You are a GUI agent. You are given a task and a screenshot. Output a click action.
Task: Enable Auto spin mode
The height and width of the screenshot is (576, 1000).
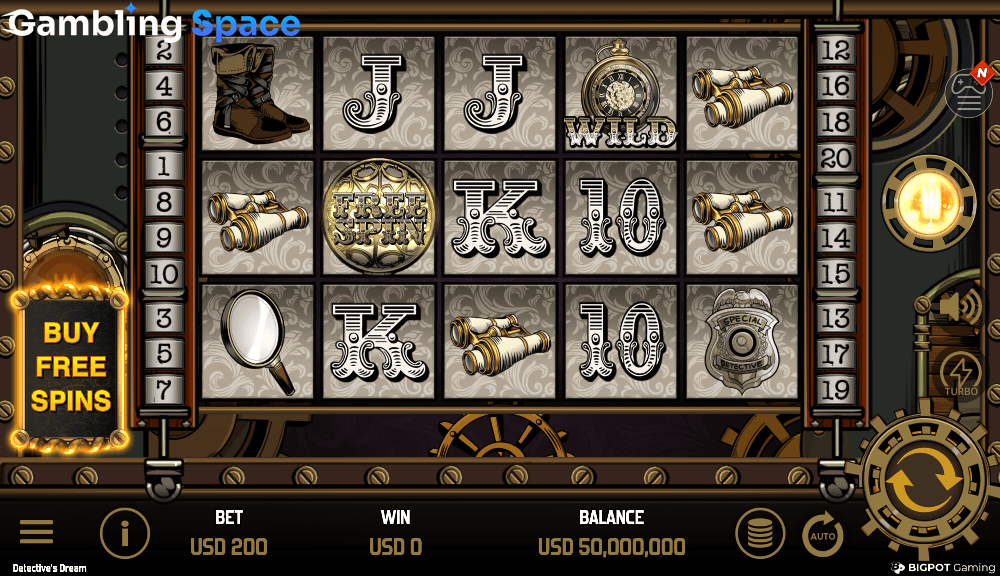tap(823, 535)
